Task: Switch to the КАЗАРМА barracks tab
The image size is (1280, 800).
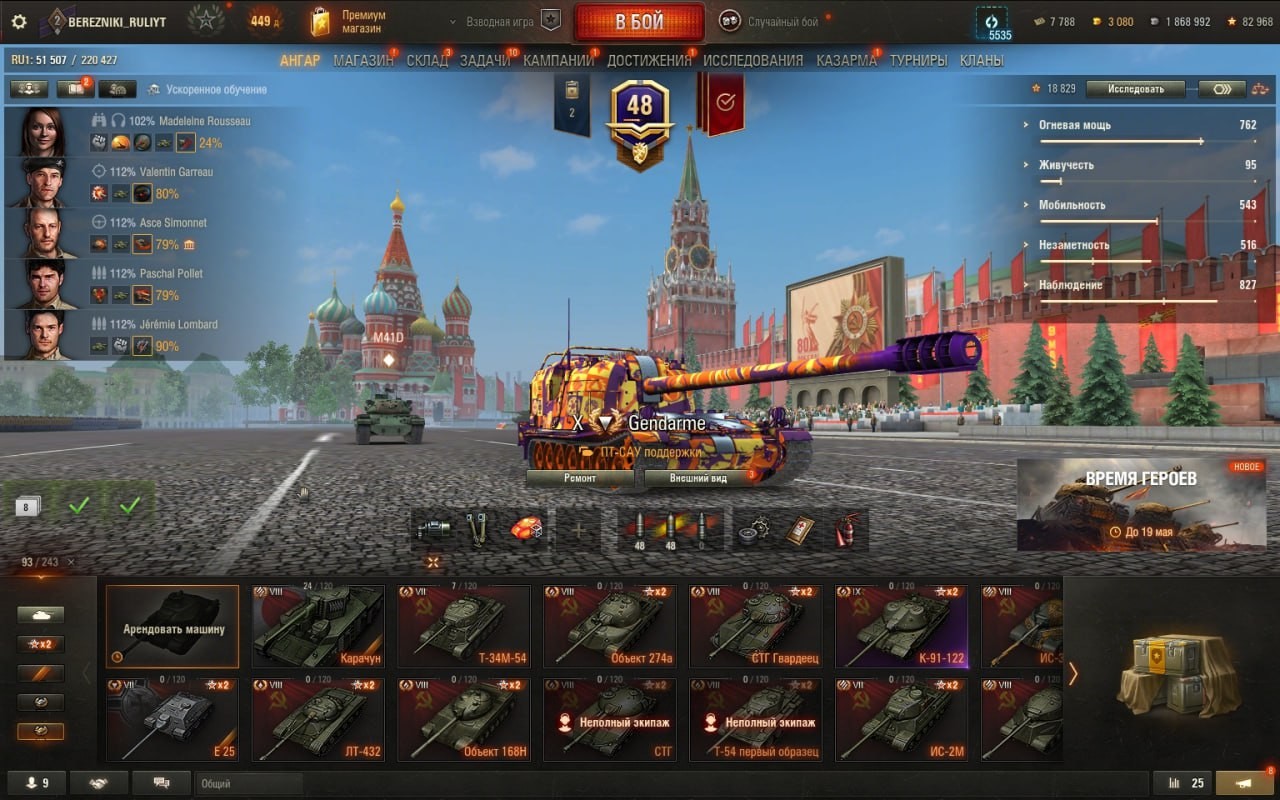Action: pos(846,60)
